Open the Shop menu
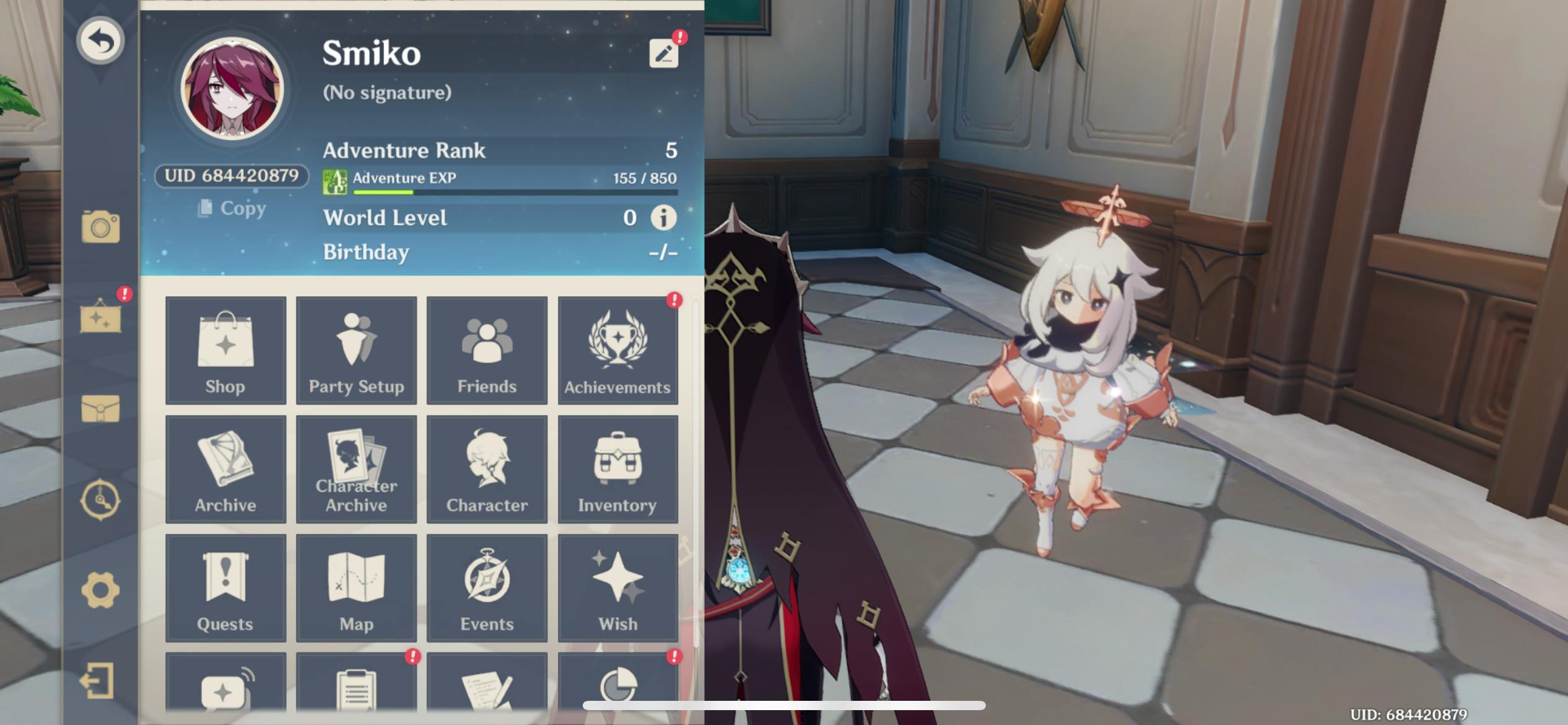The height and width of the screenshot is (725, 1568). [x=225, y=351]
